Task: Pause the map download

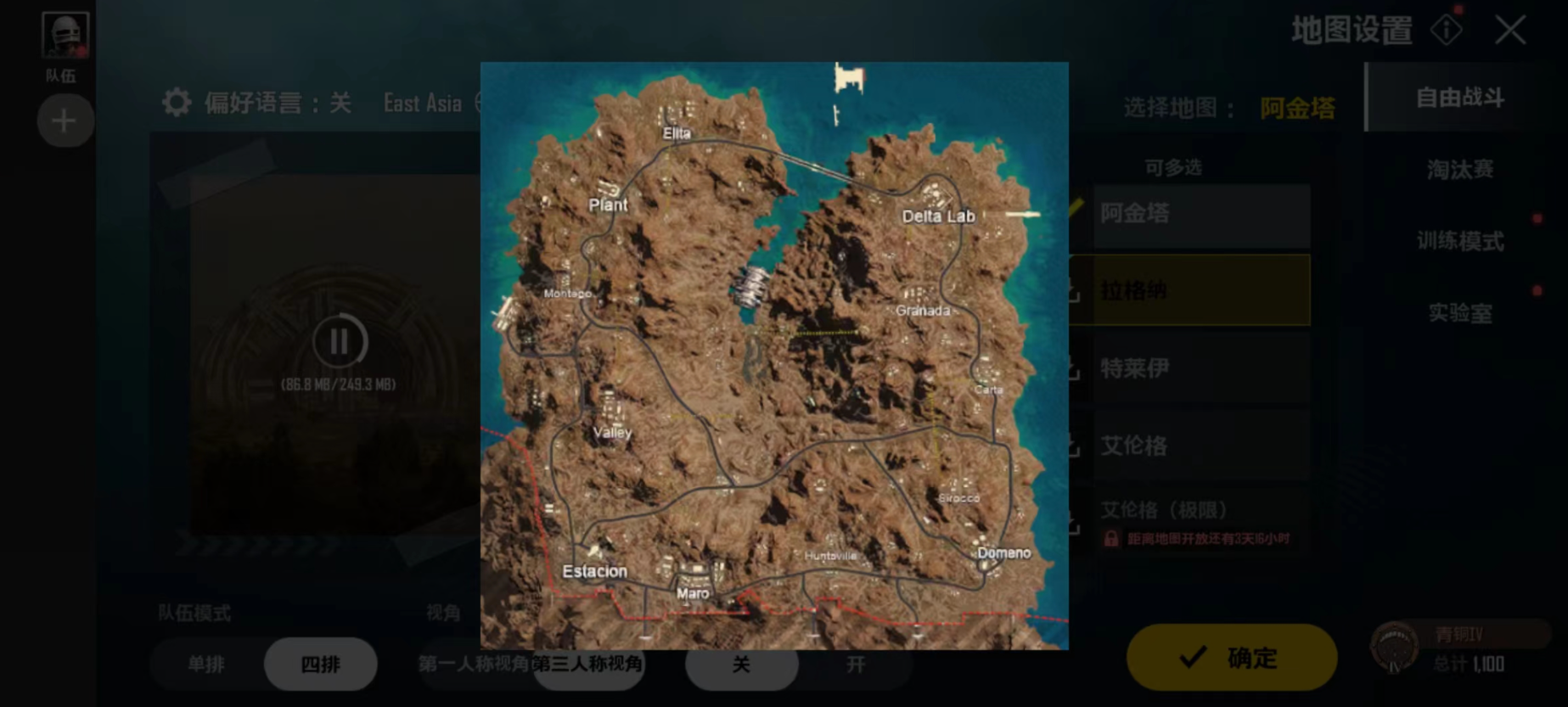Action: pyautogui.click(x=339, y=342)
